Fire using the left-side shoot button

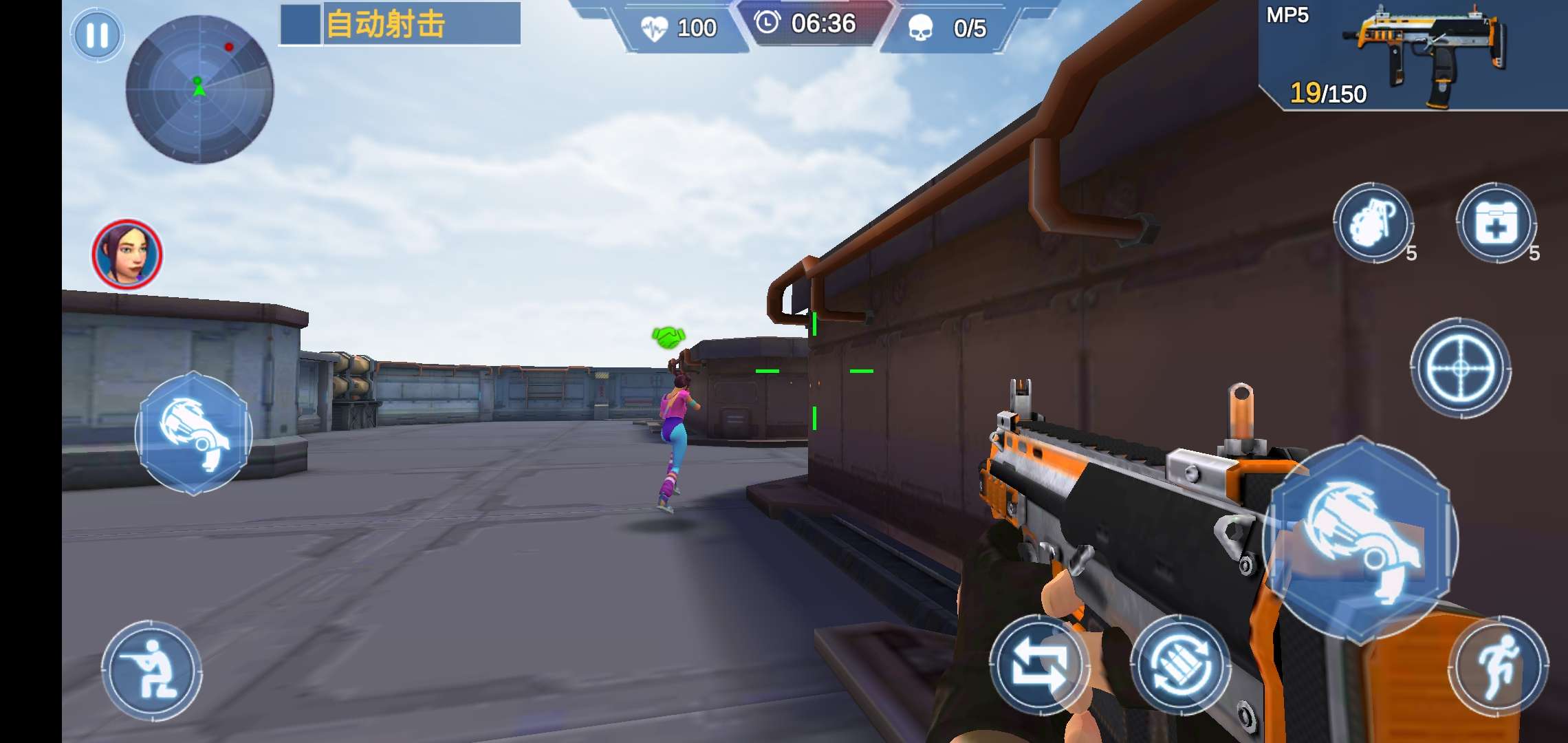click(x=194, y=433)
